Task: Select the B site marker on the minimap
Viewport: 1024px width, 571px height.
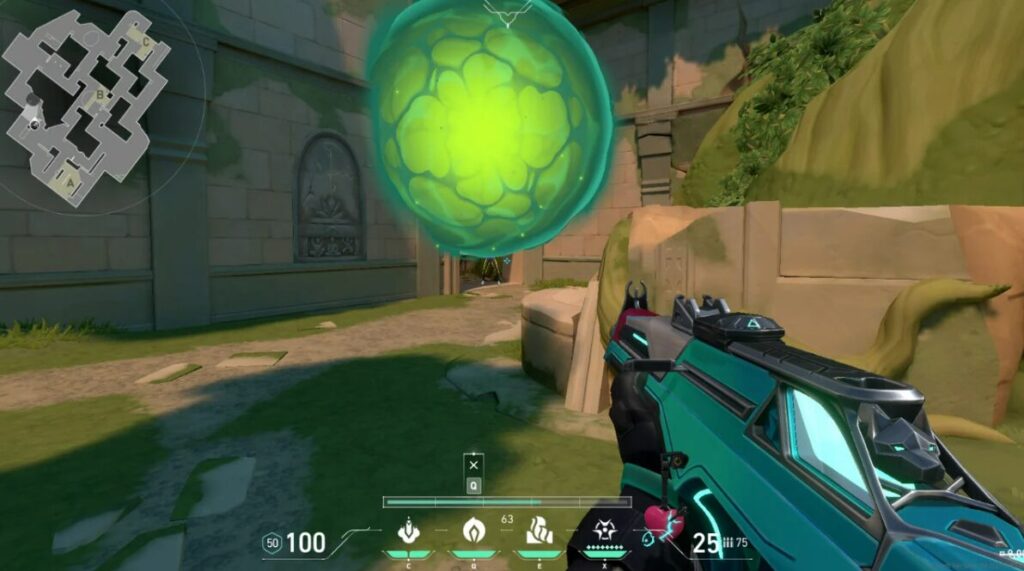Action: click(99, 95)
